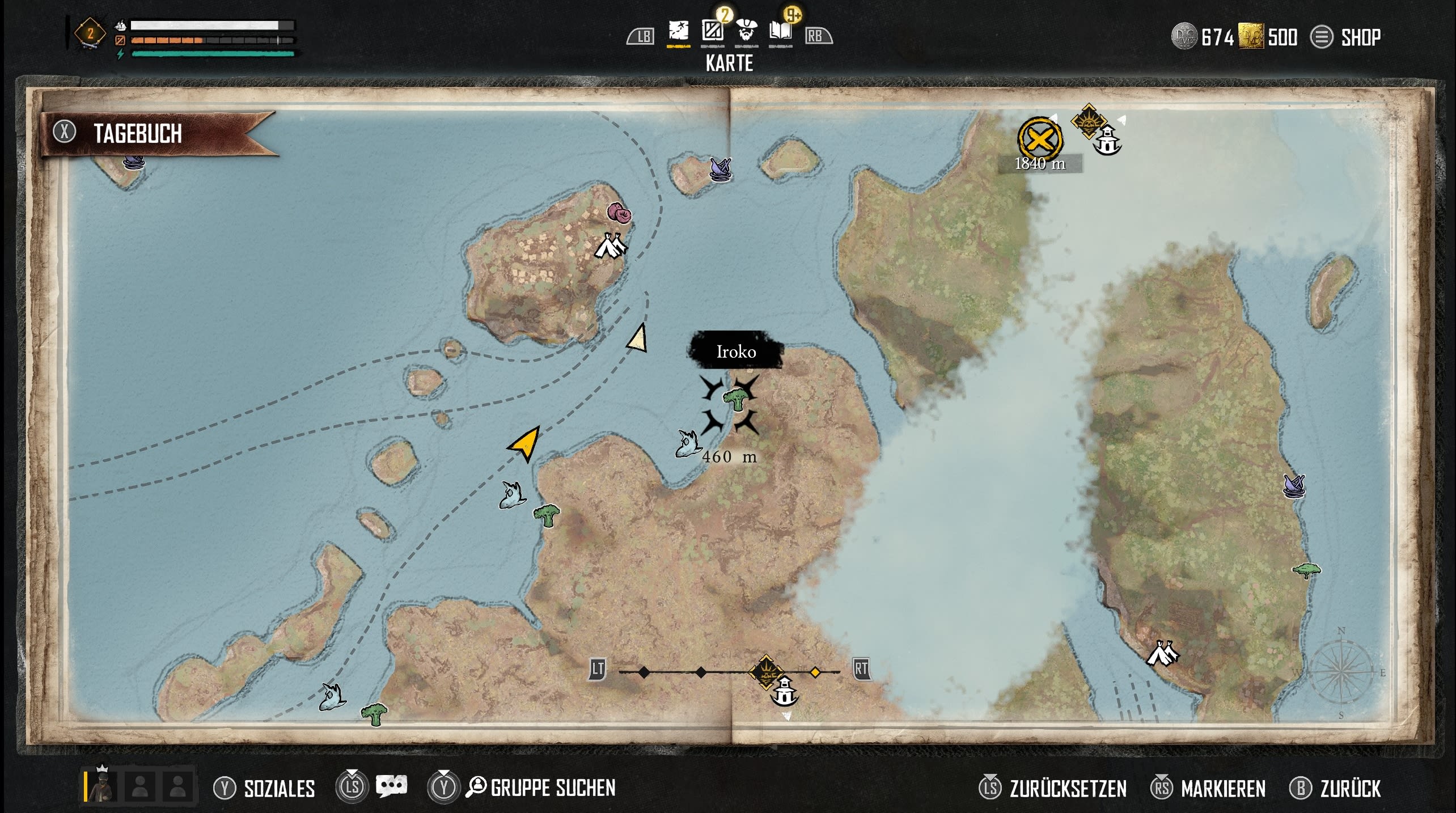Click the pink flower resource marker

point(620,213)
